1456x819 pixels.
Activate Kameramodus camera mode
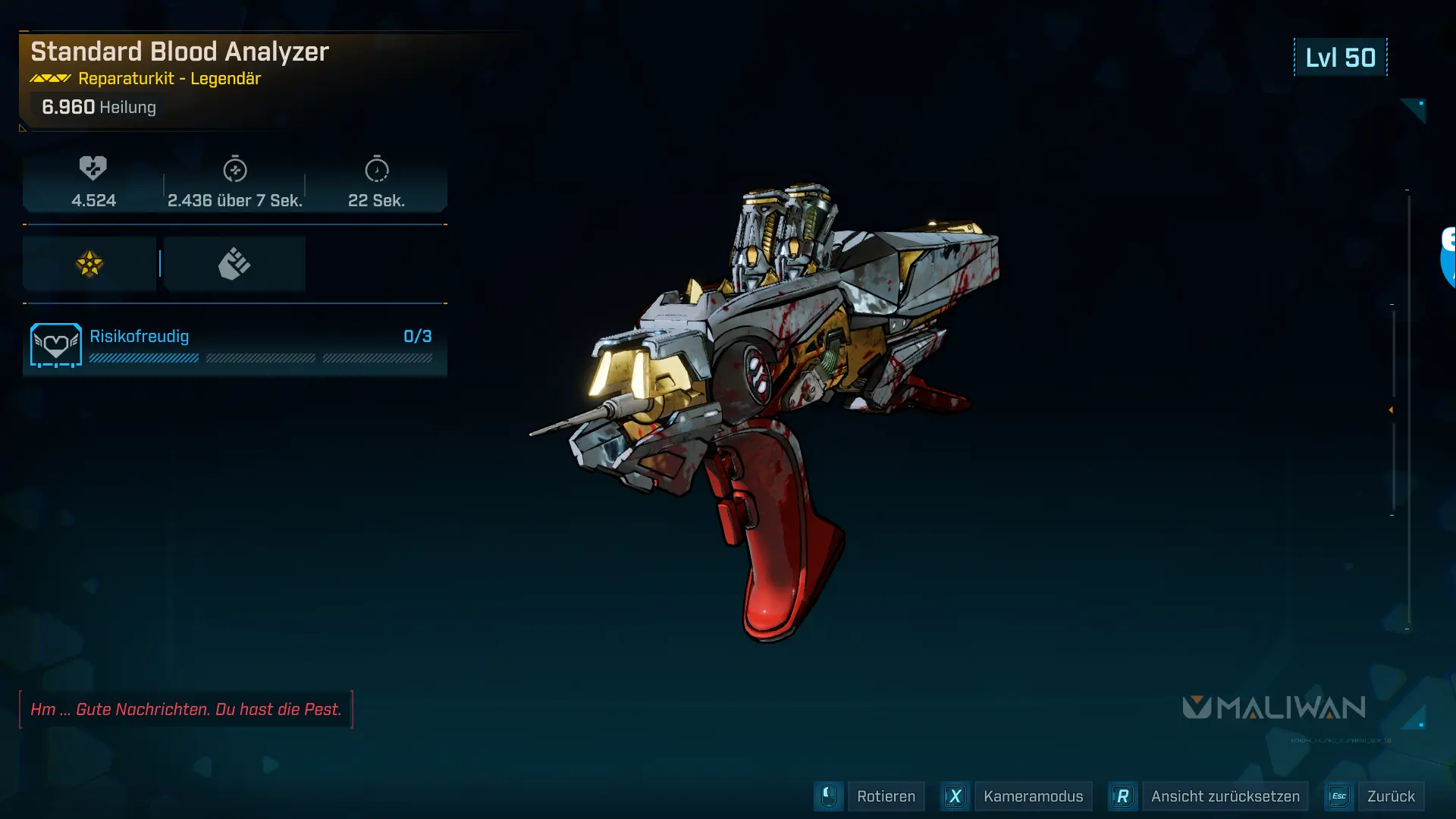[1032, 796]
